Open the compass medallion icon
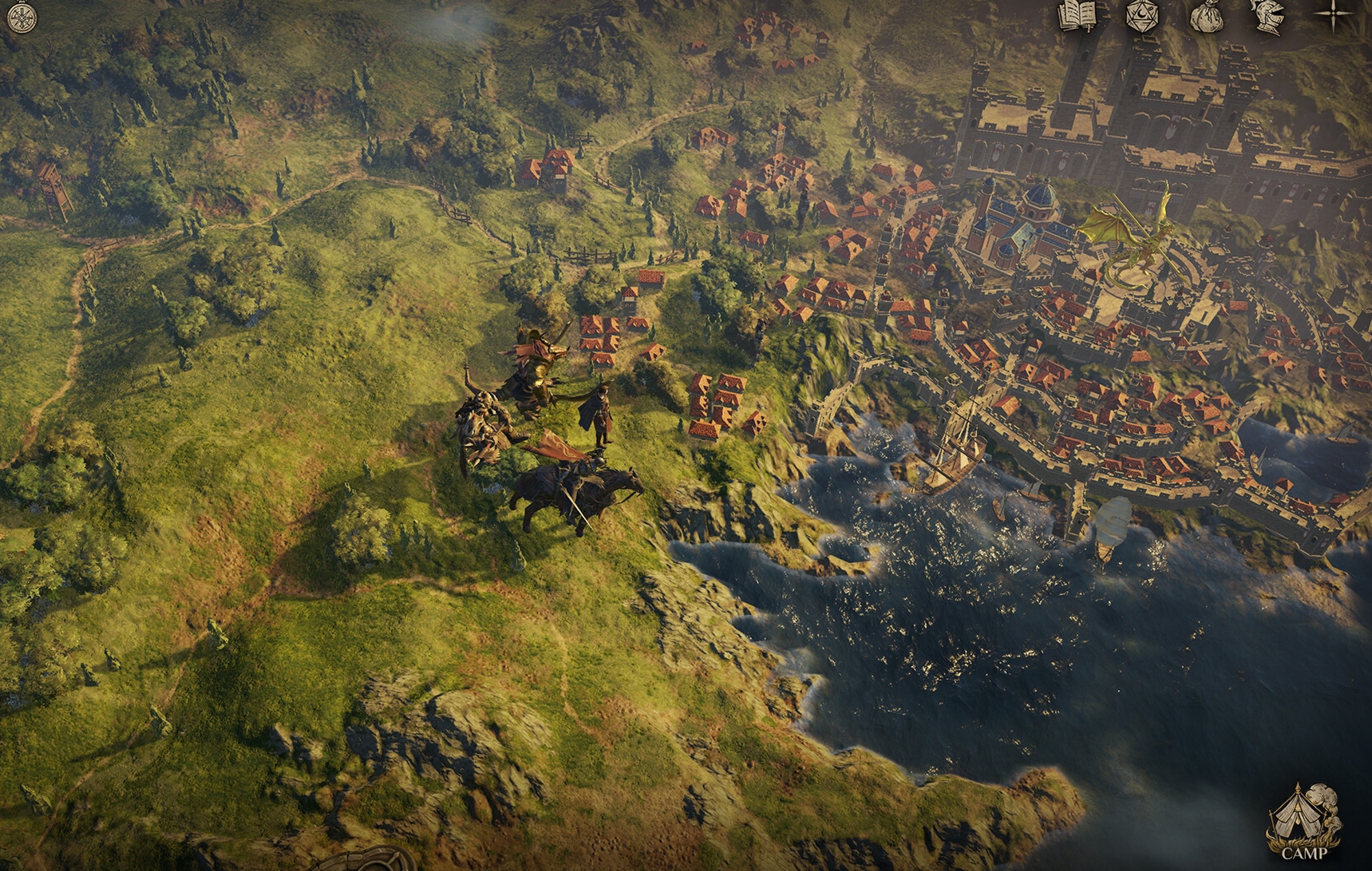This screenshot has width=1372, height=871. (21, 17)
